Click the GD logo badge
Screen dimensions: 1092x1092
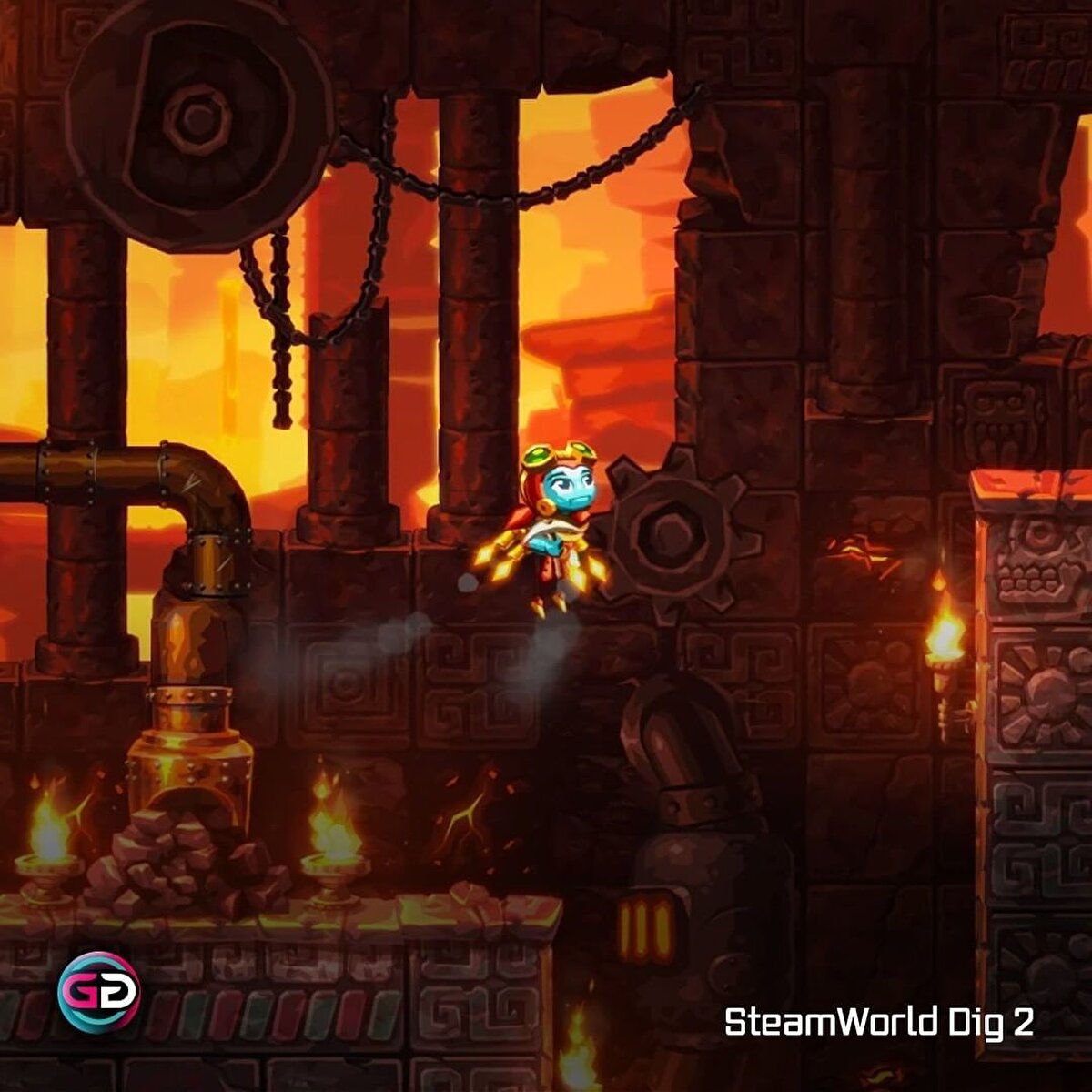[98, 992]
